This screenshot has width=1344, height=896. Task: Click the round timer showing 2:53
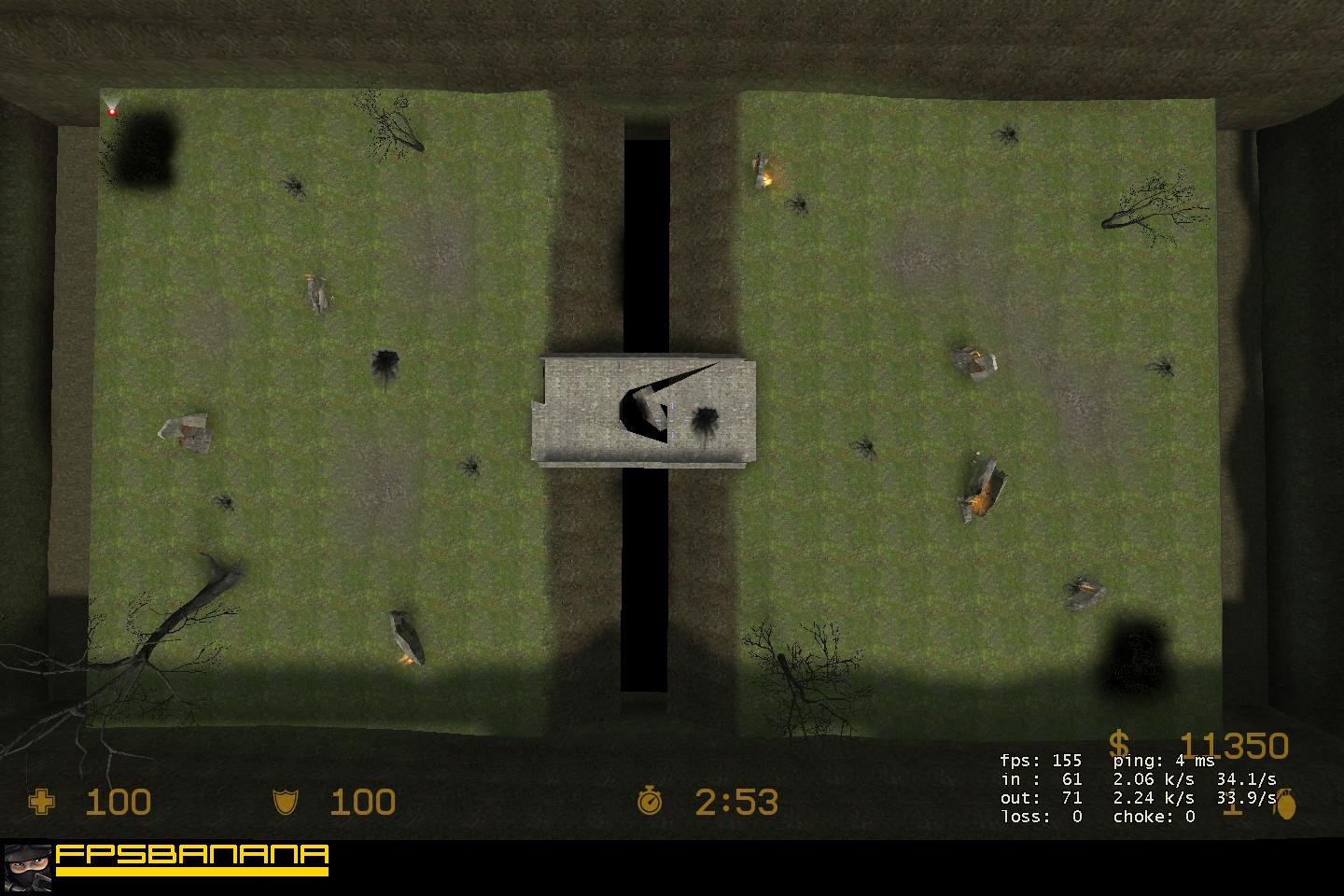click(x=735, y=801)
